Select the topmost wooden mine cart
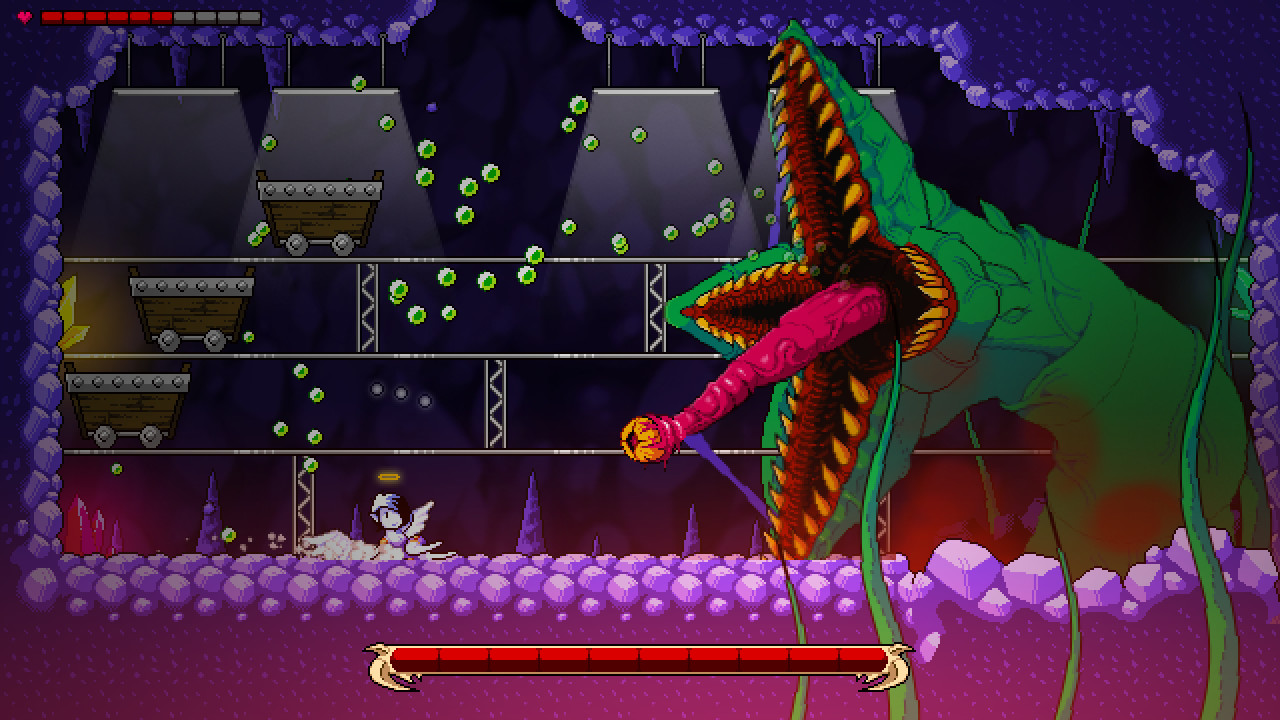Viewport: 1280px width, 720px height. pos(320,210)
